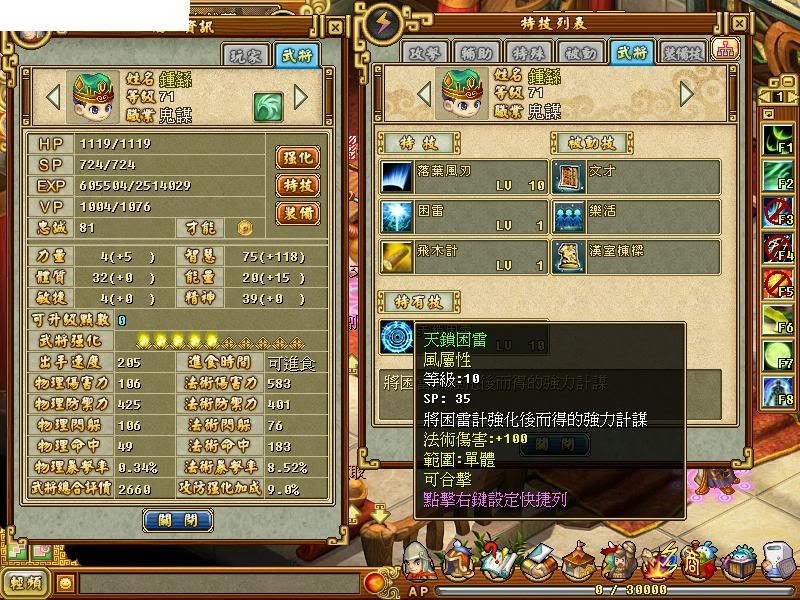Select the 飛木計 skill icon
Image resolution: width=800 pixels, height=600 pixels.
pos(396,255)
